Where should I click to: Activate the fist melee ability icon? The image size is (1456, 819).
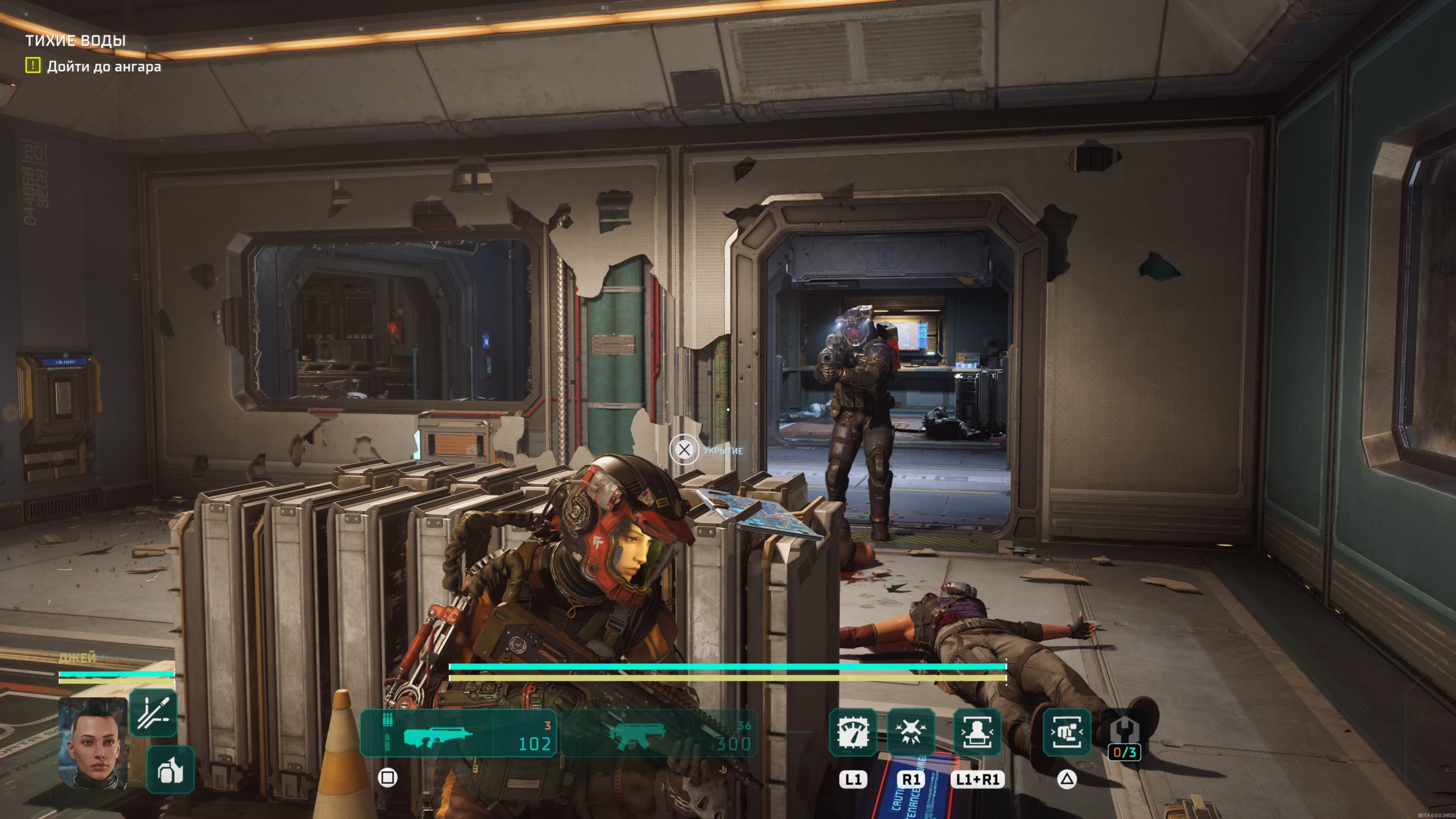pos(1066,733)
